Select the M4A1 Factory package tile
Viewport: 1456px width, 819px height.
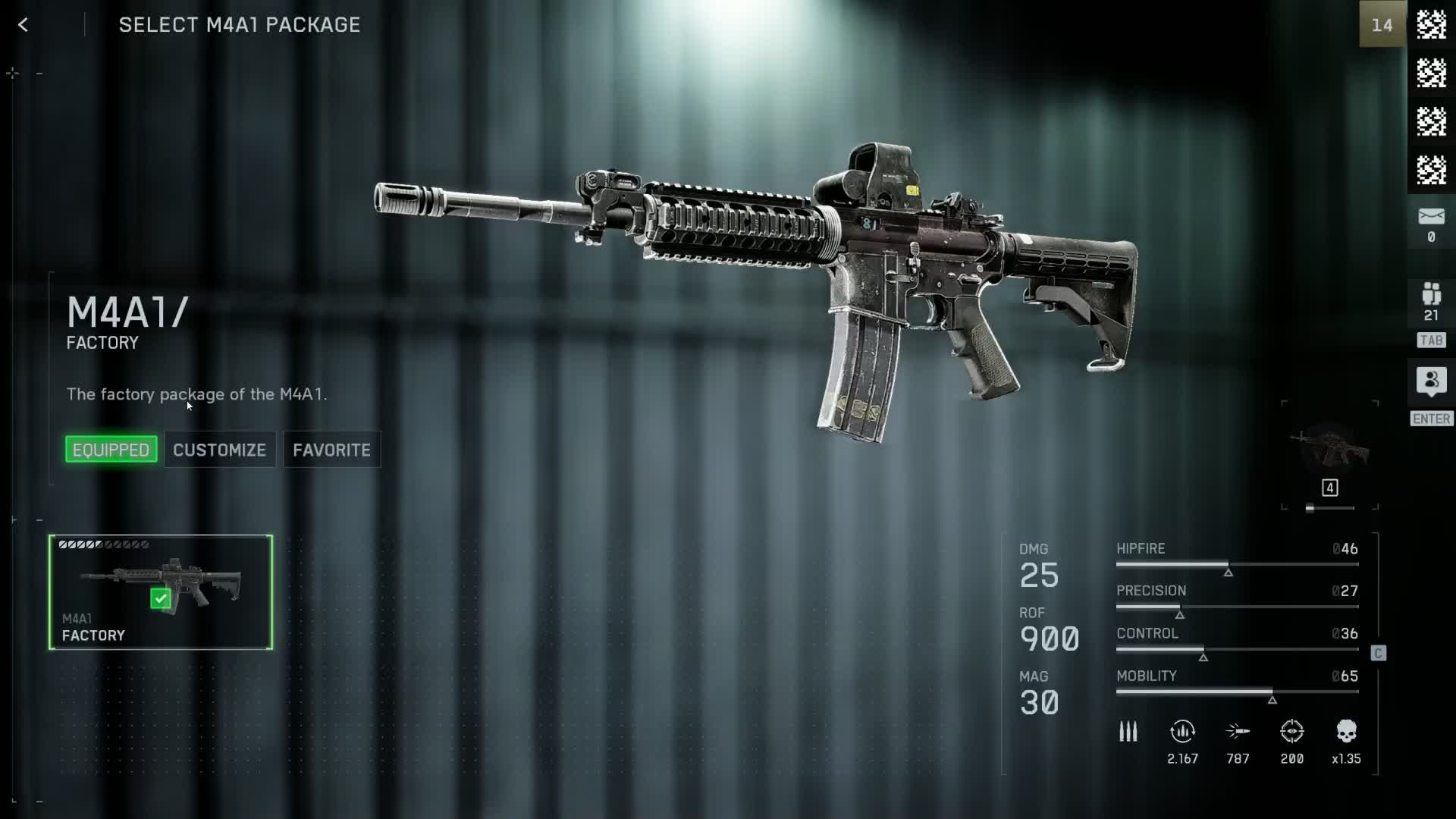click(161, 592)
